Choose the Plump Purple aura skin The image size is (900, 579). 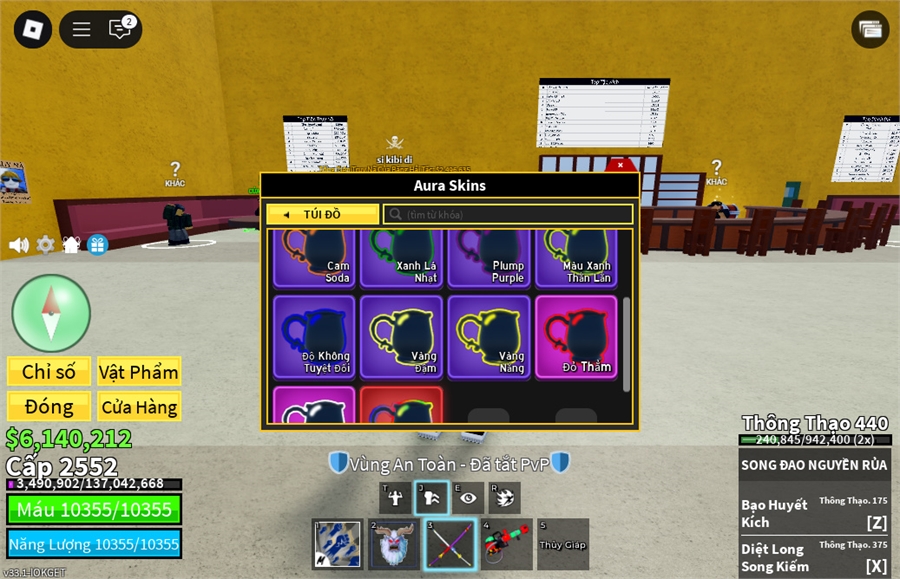(x=489, y=259)
